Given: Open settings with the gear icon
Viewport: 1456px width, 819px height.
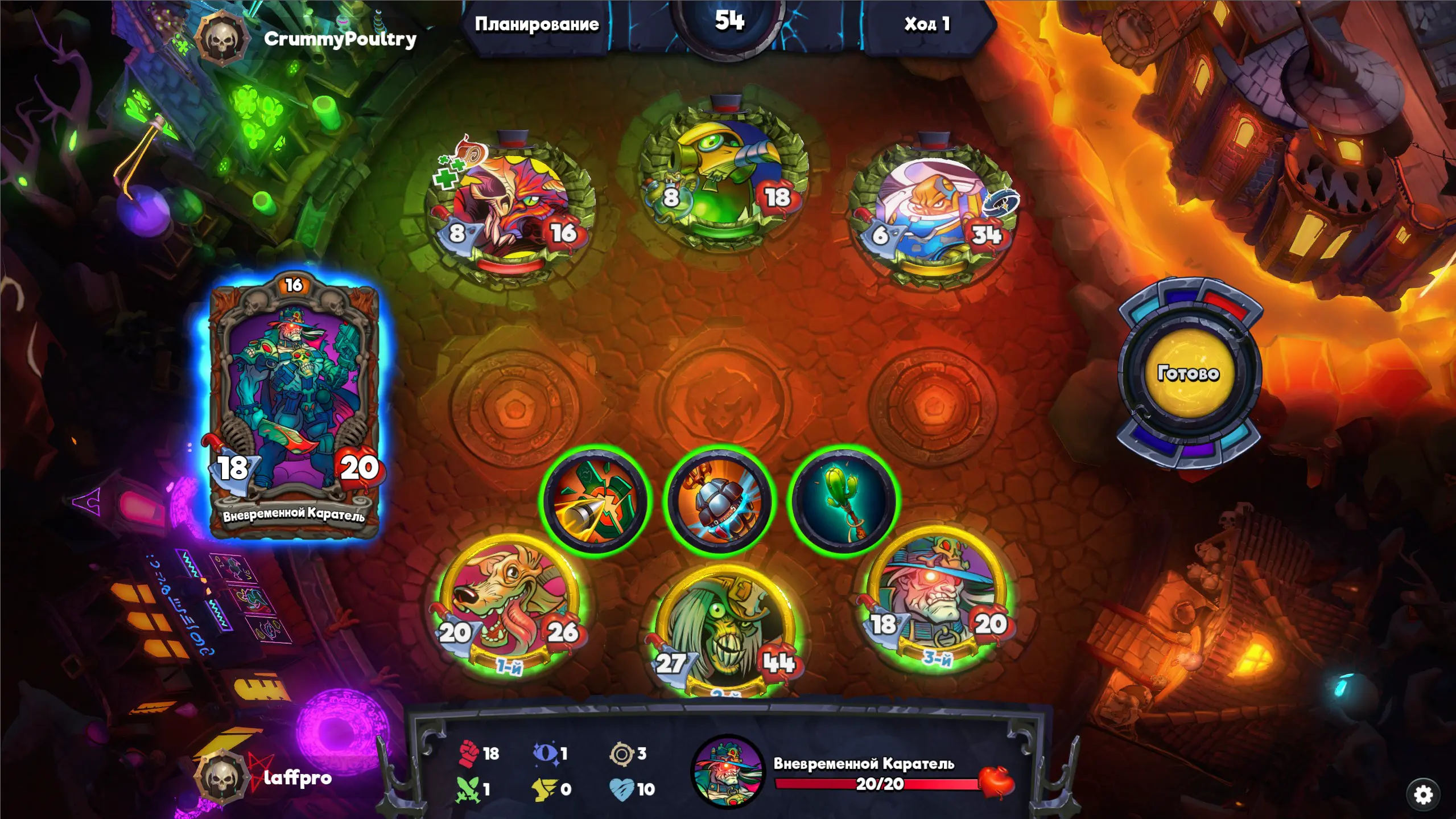Looking at the screenshot, I should click(x=1422, y=795).
